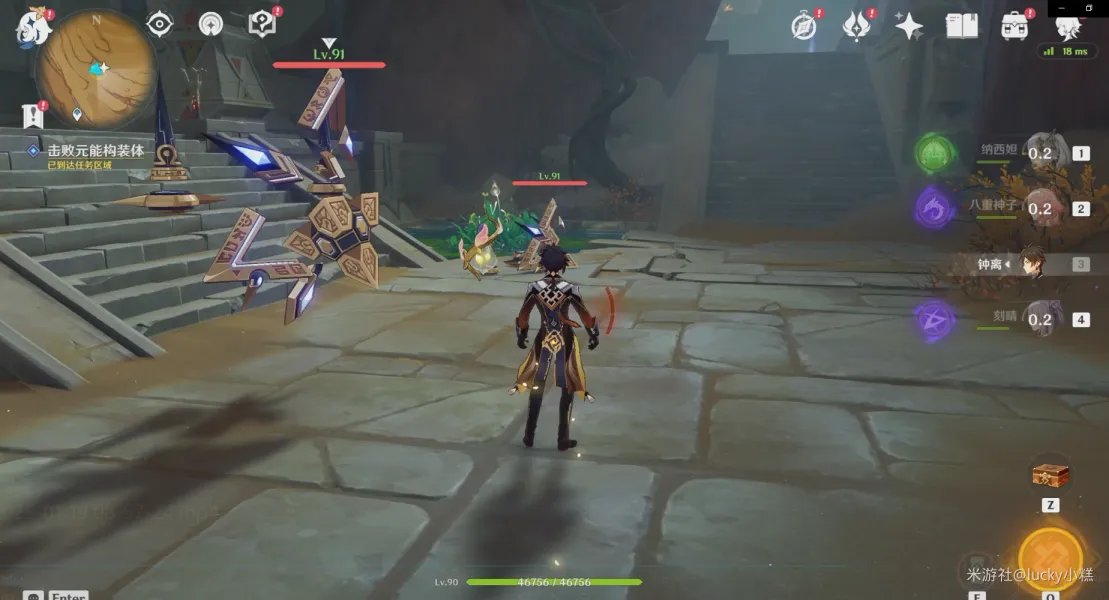The height and width of the screenshot is (600, 1109).
Task: Open the four-pointed star wish icon
Action: [x=909, y=26]
